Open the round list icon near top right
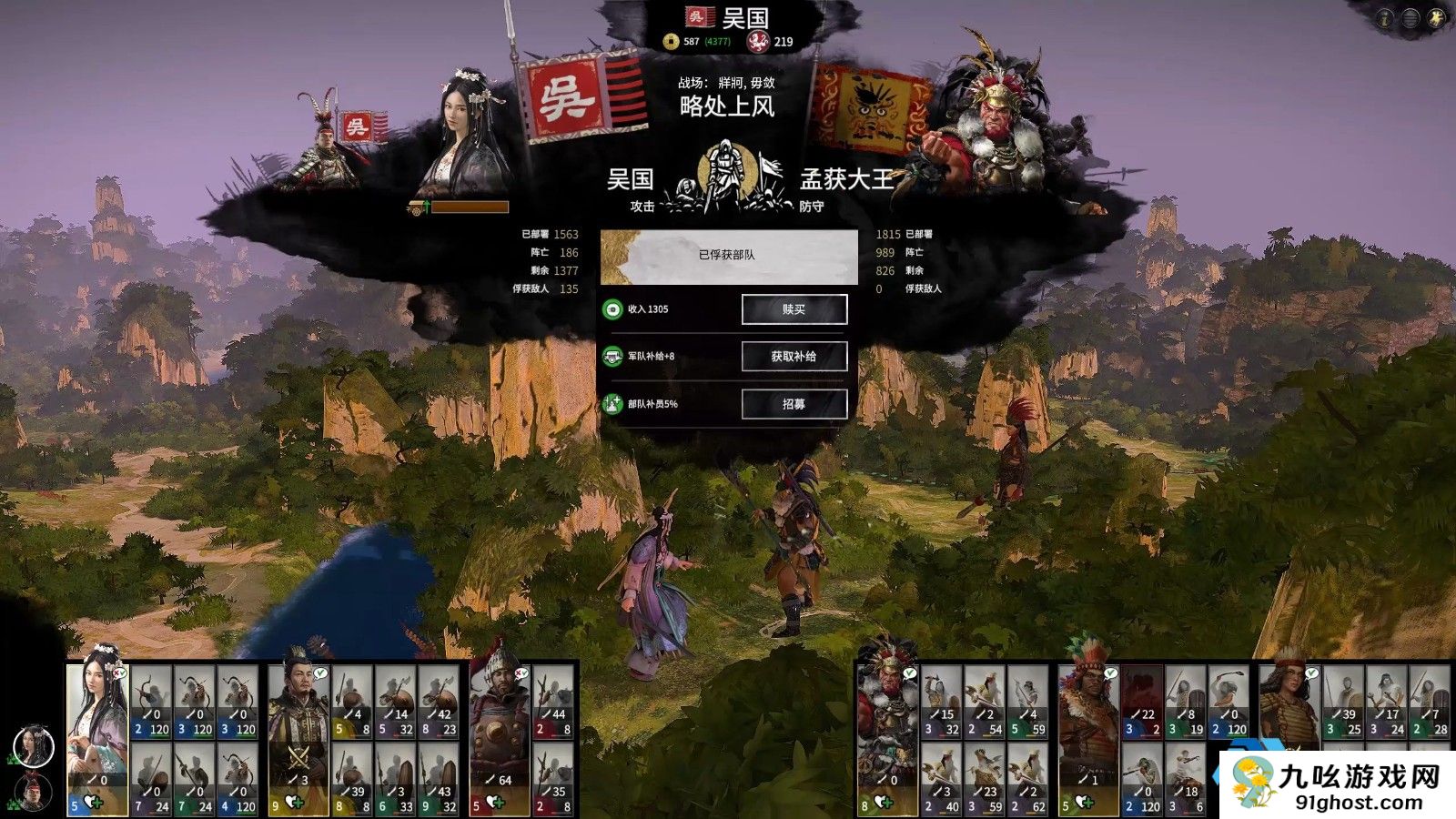Image resolution: width=1456 pixels, height=819 pixels. coord(1411,18)
